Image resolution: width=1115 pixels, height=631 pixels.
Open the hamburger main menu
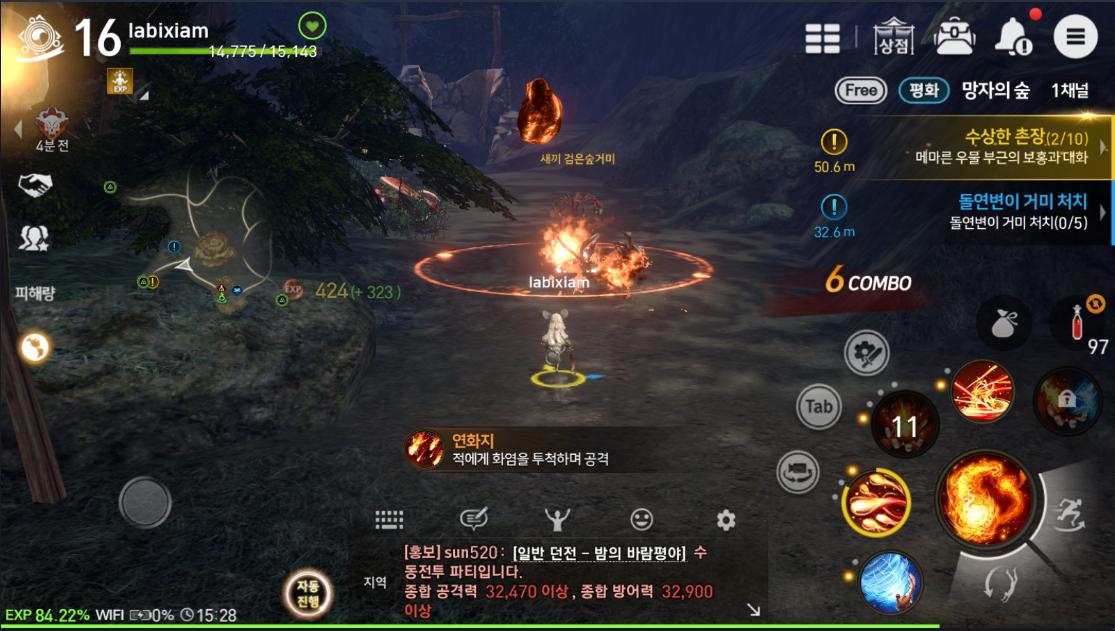[1075, 38]
